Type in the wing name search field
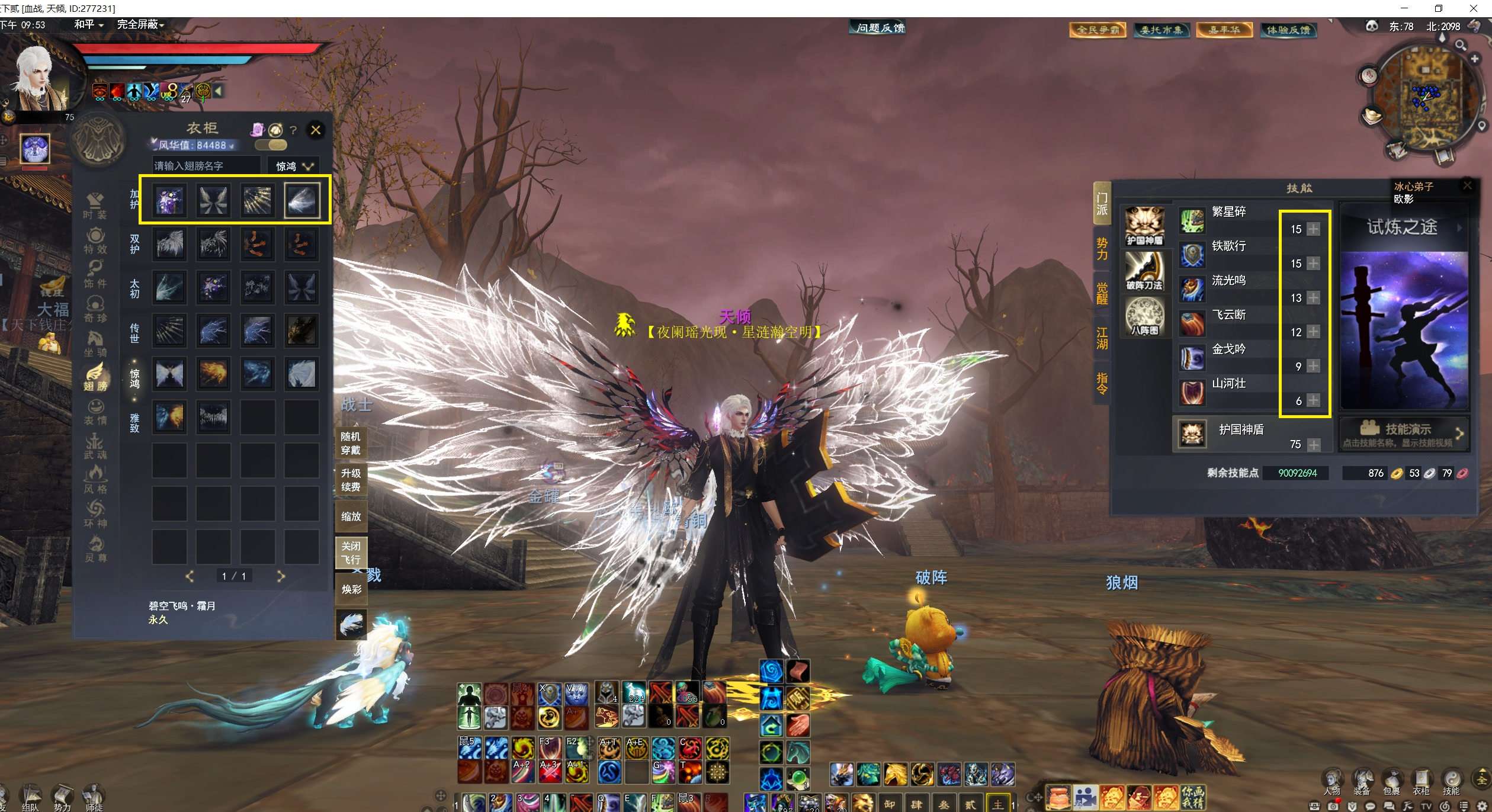 pyautogui.click(x=205, y=166)
